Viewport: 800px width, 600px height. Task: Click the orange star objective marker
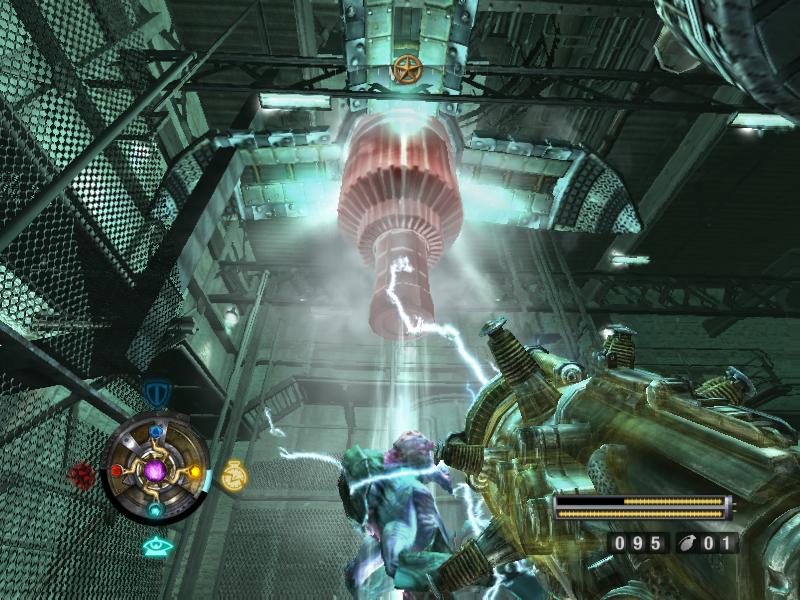tap(405, 68)
